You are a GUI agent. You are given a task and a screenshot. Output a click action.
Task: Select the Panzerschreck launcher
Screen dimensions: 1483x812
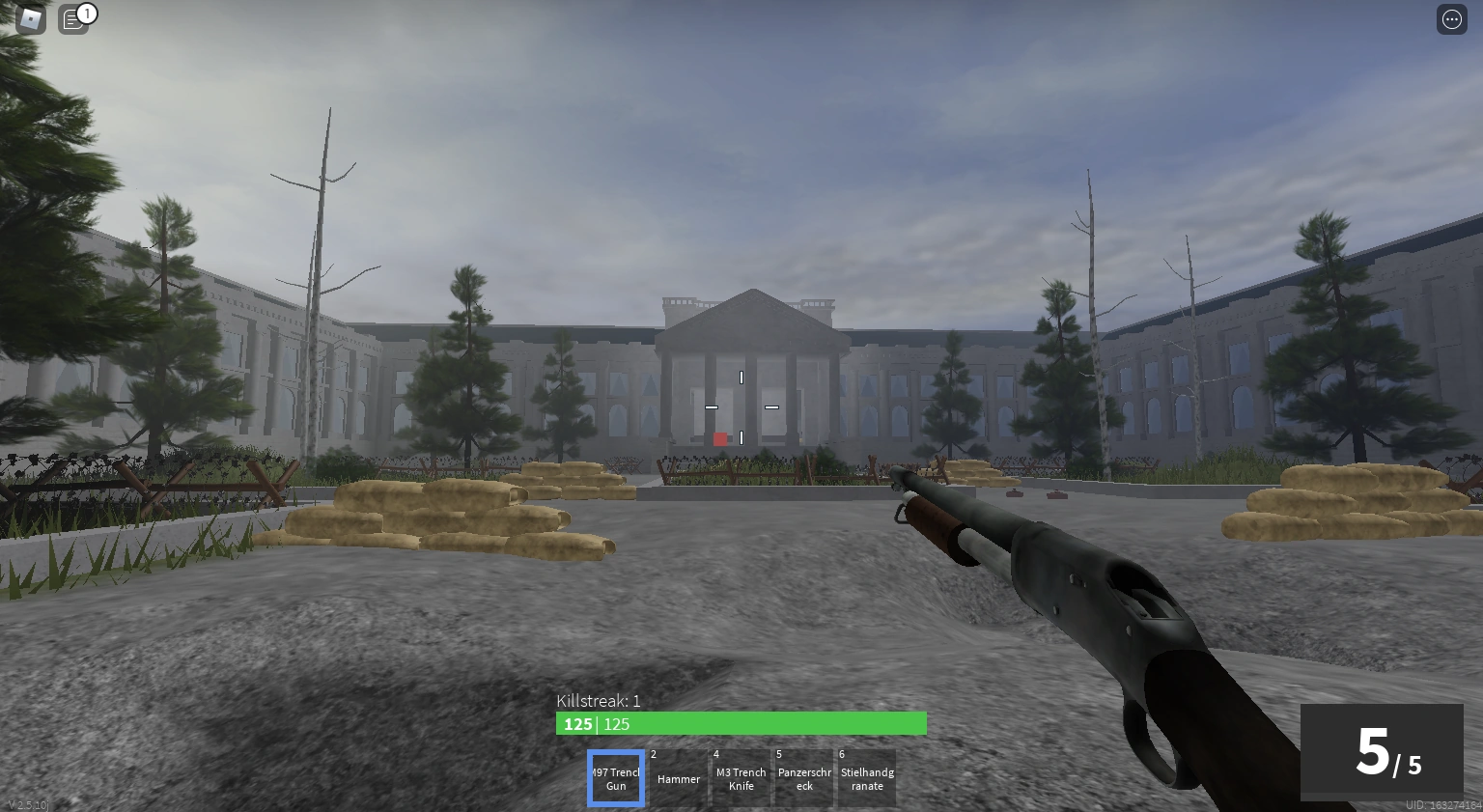point(804,778)
